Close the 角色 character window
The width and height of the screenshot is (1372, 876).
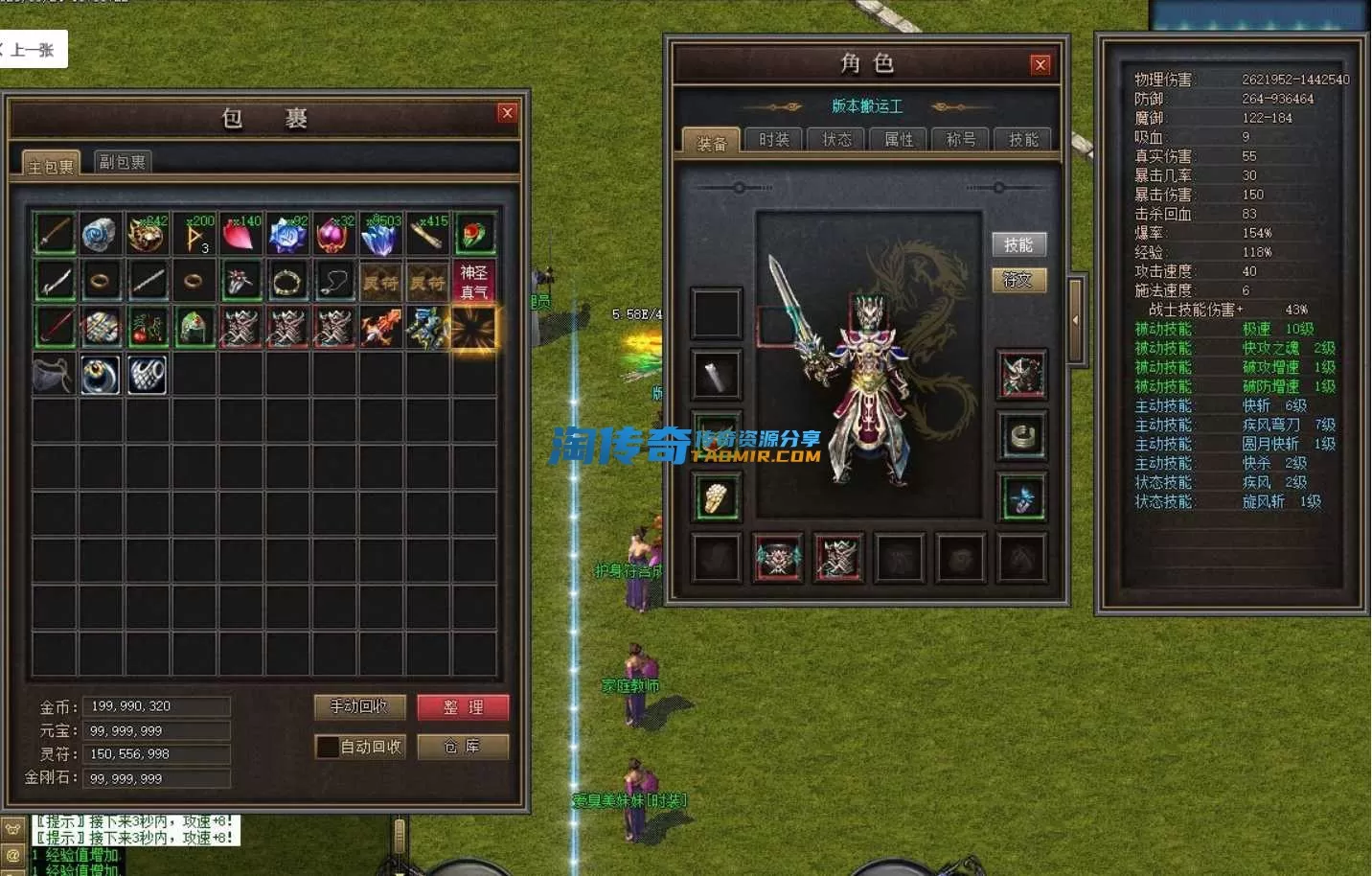(1040, 65)
